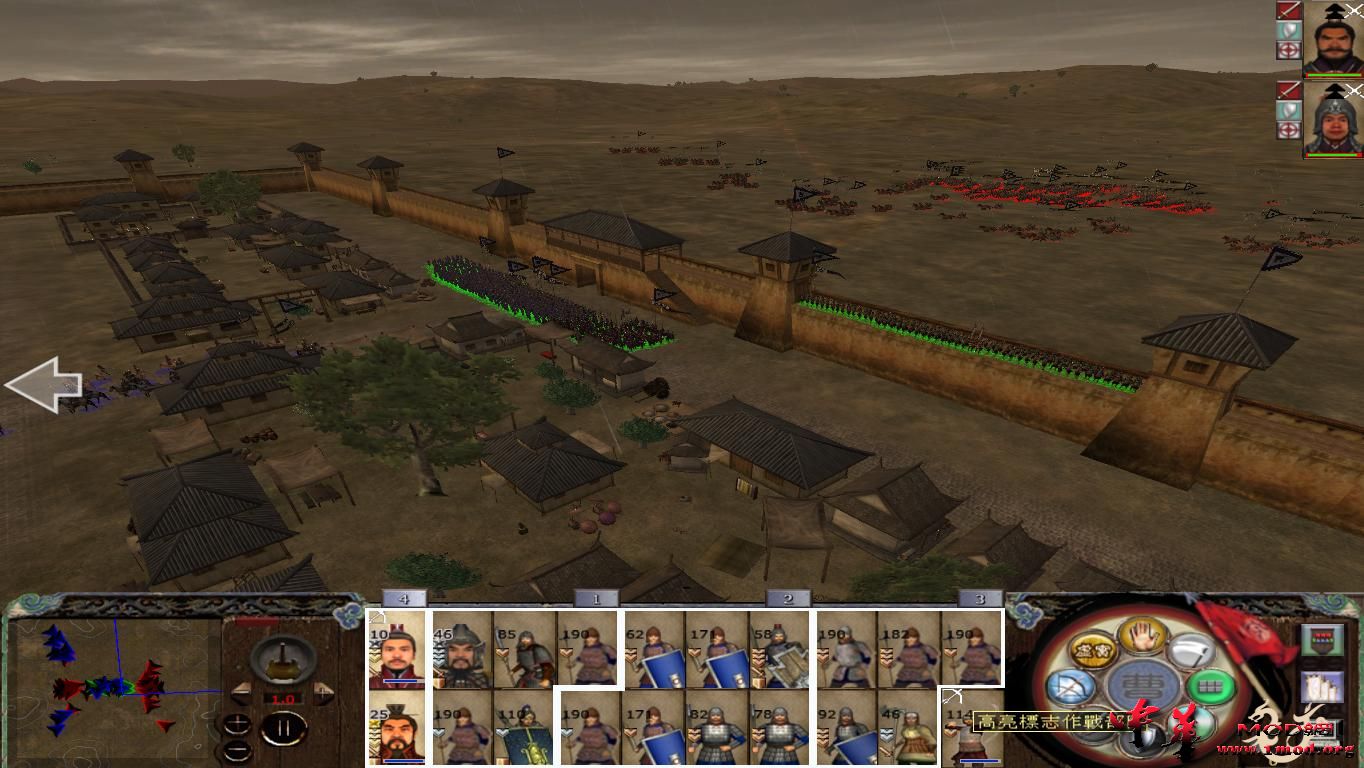The image size is (1364, 768).
Task: Toggle the shield icon beside the second enemy general
Action: pos(1289,108)
